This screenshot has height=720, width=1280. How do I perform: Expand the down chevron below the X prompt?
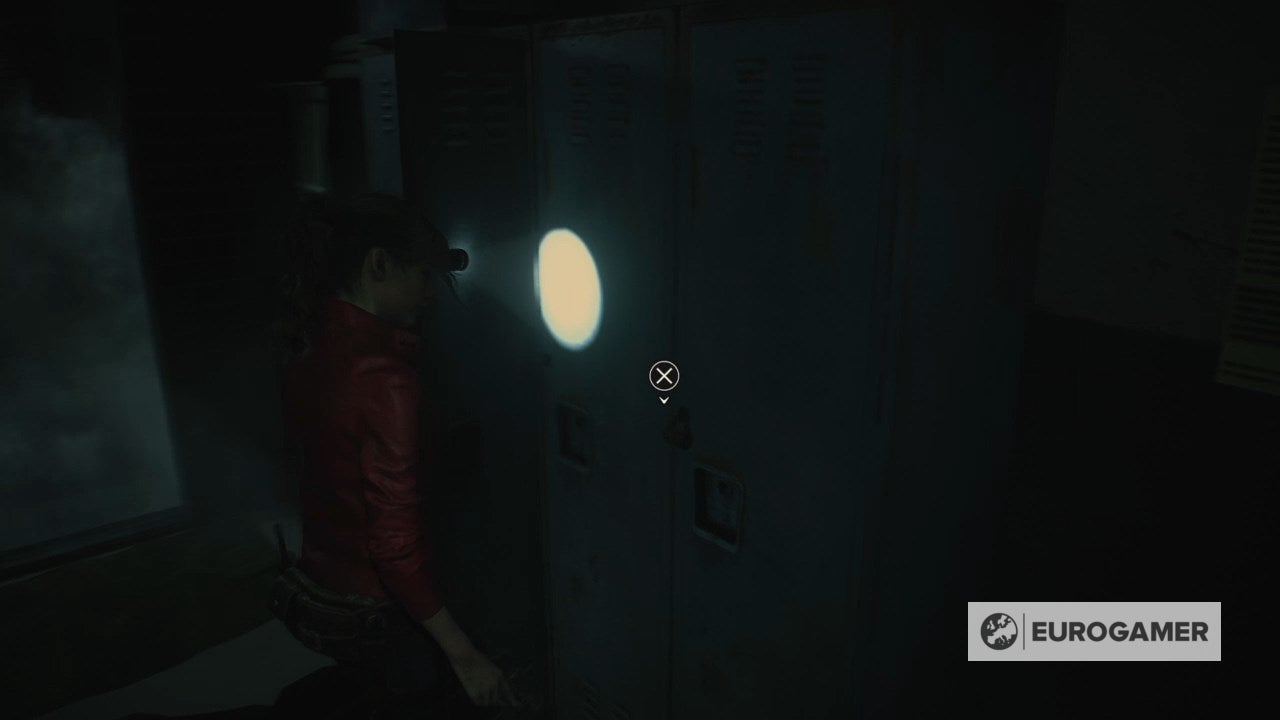pos(663,398)
